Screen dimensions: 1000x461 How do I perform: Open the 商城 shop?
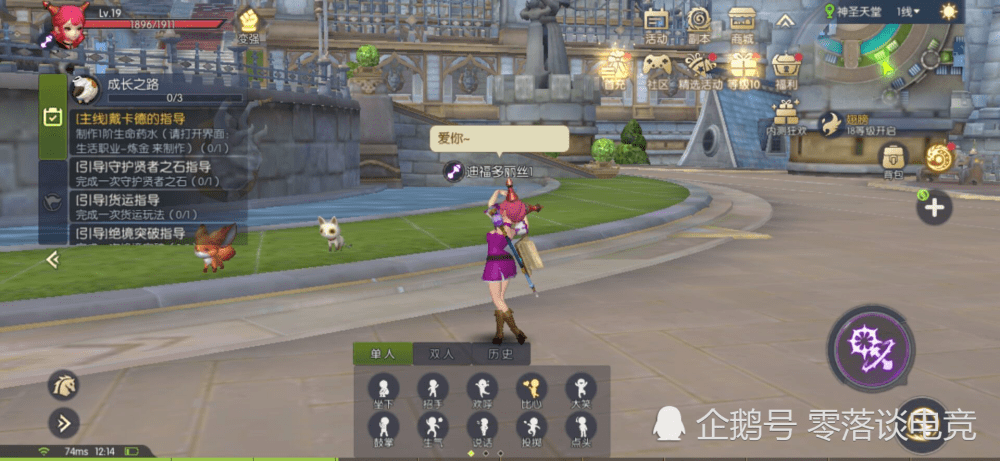point(741,24)
